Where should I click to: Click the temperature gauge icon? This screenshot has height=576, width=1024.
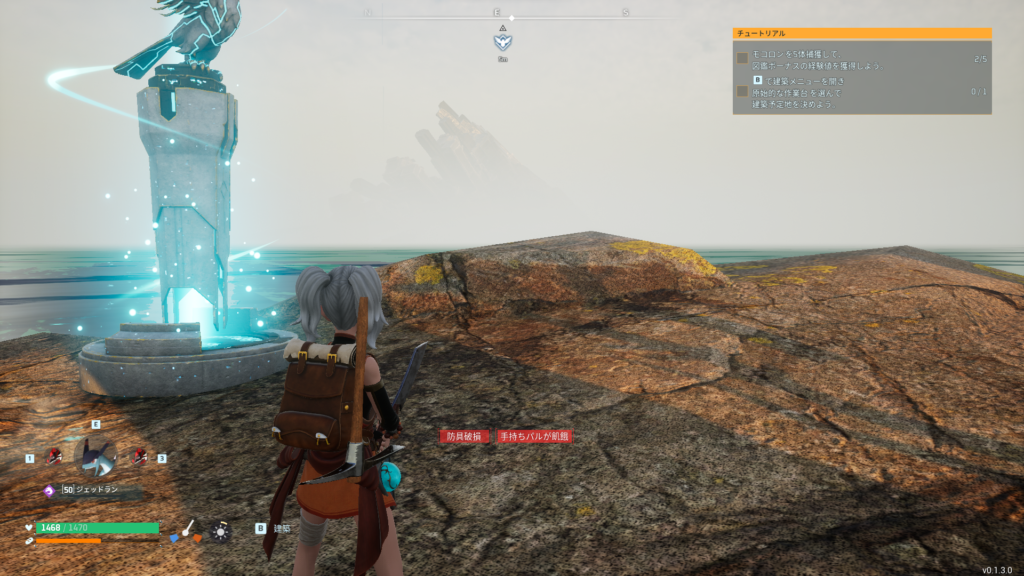pyautogui.click(x=187, y=528)
